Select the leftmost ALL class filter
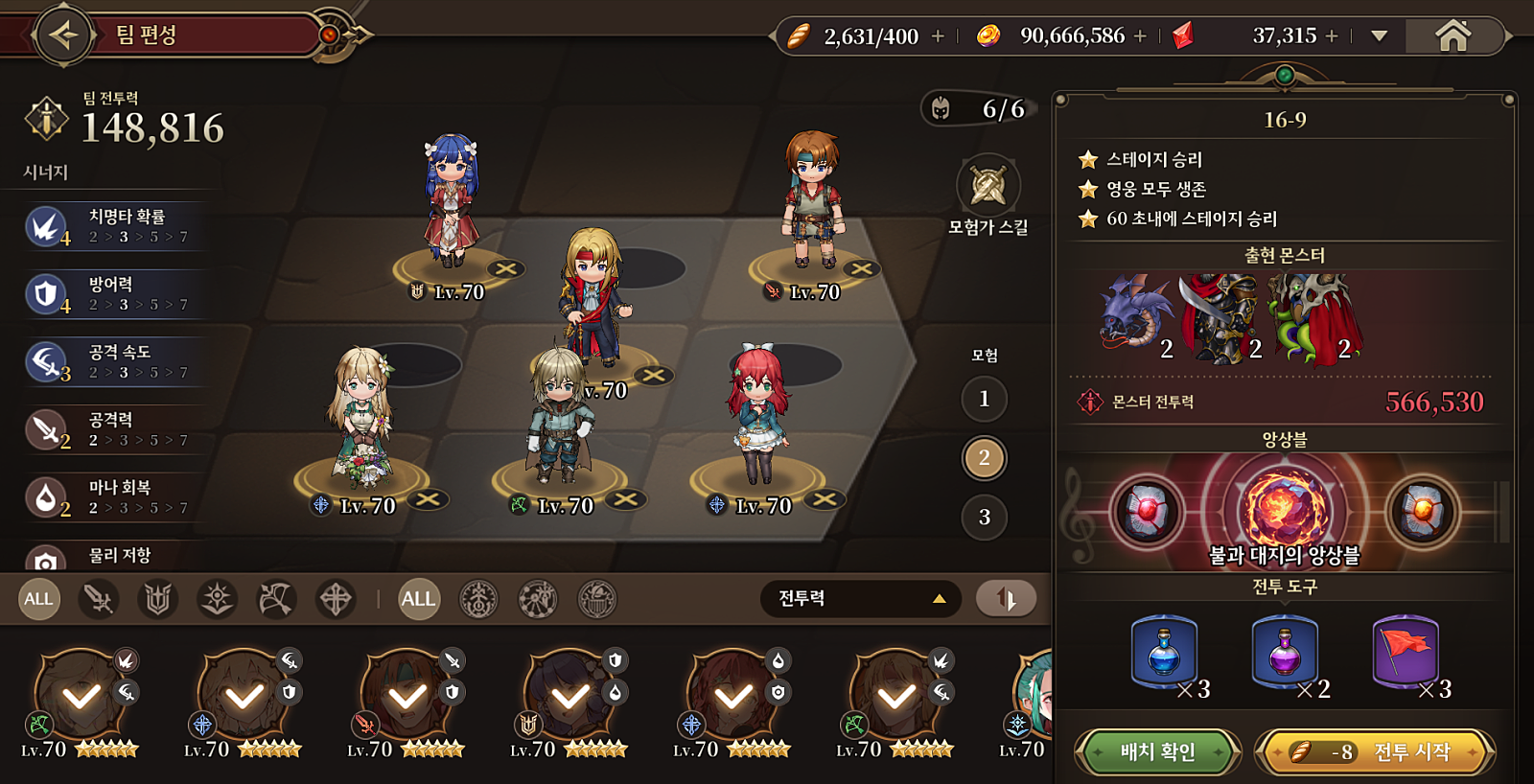1534x784 pixels. pos(39,599)
